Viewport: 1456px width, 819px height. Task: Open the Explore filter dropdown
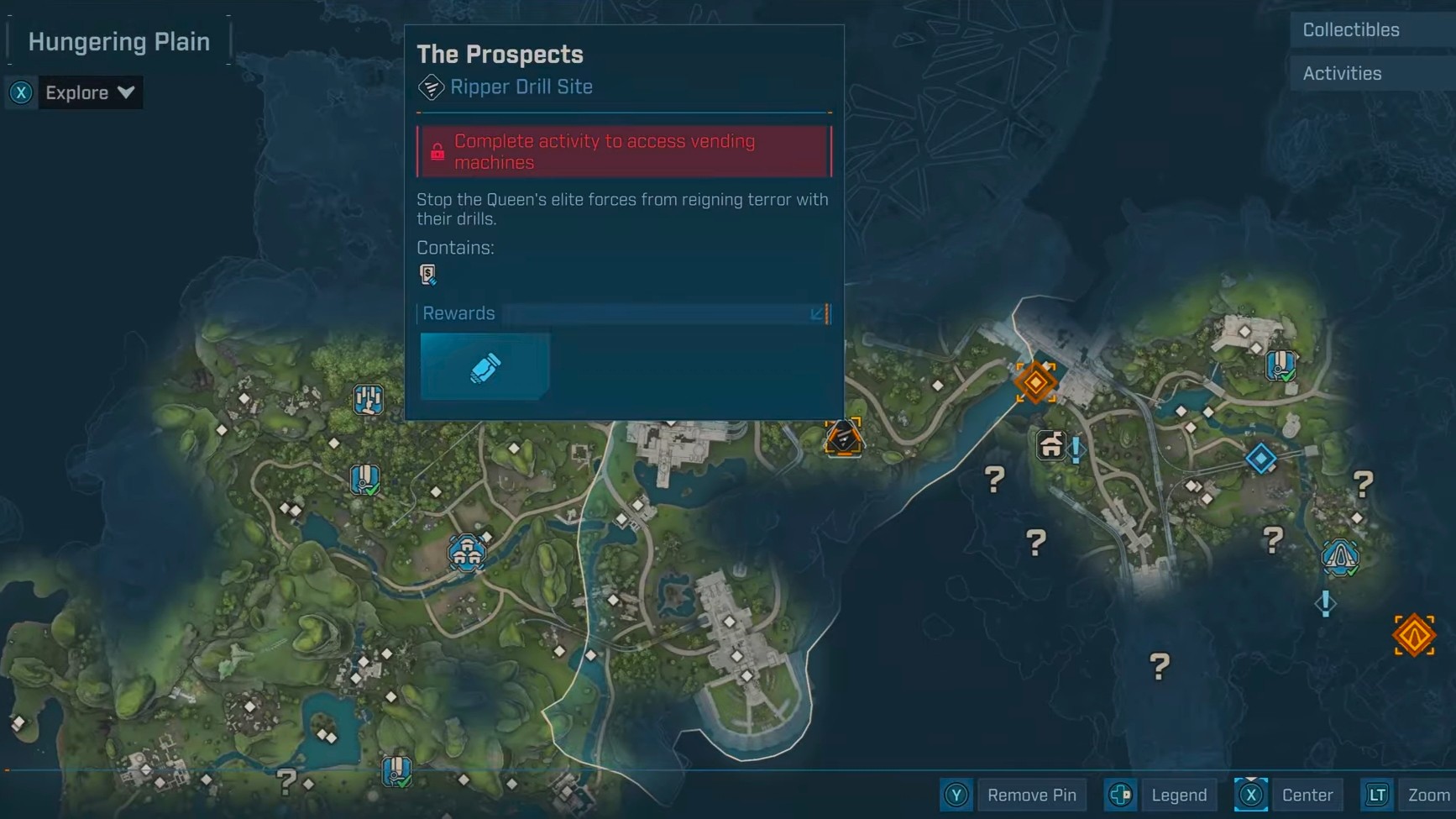click(x=88, y=93)
